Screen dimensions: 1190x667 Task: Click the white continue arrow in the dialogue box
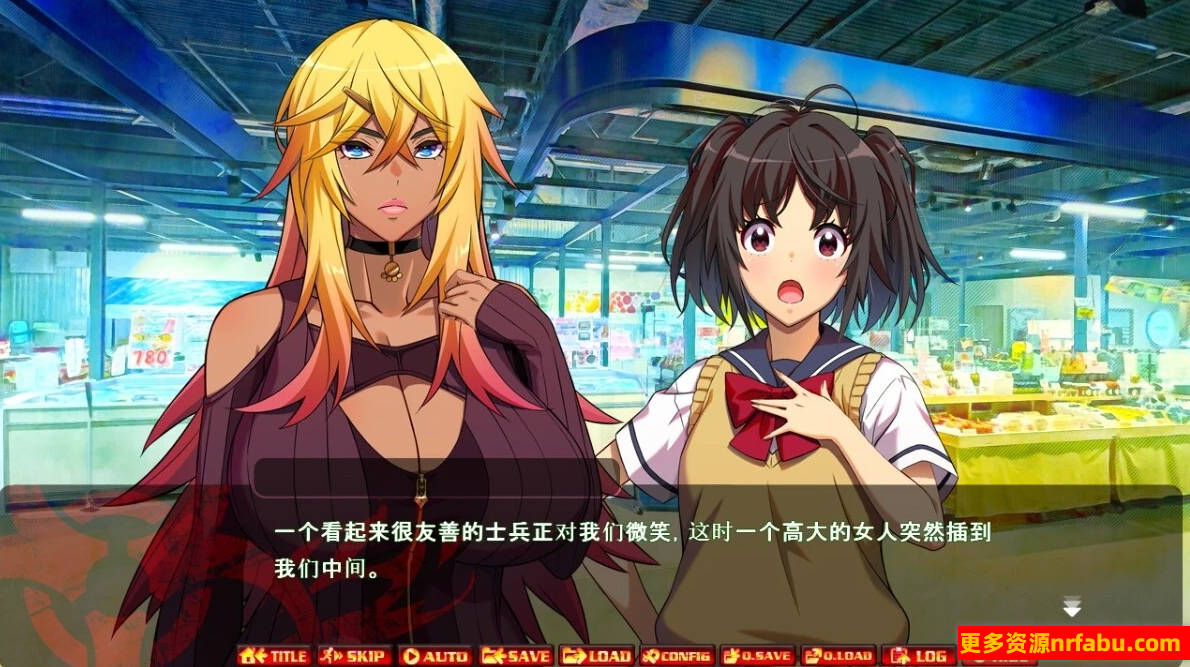1072,607
